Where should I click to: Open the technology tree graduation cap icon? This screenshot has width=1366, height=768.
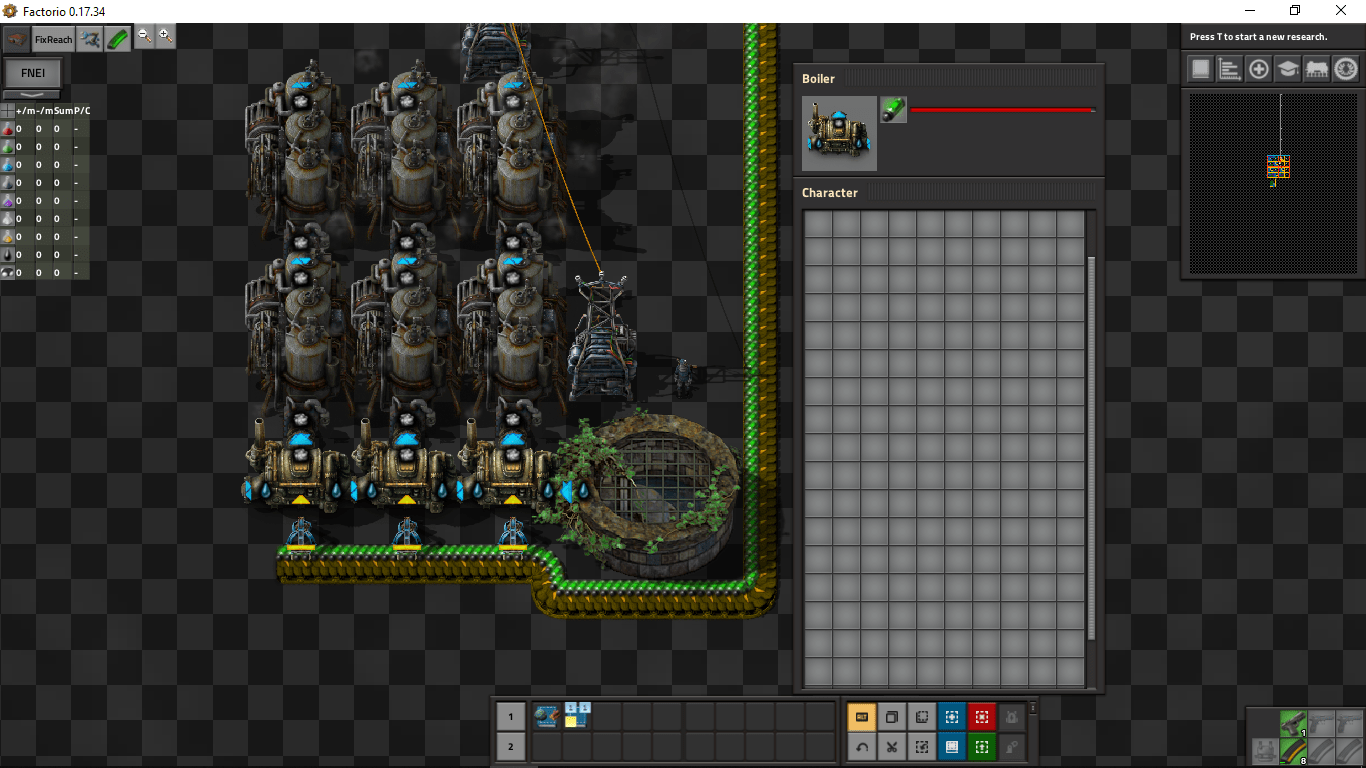pyautogui.click(x=1288, y=68)
